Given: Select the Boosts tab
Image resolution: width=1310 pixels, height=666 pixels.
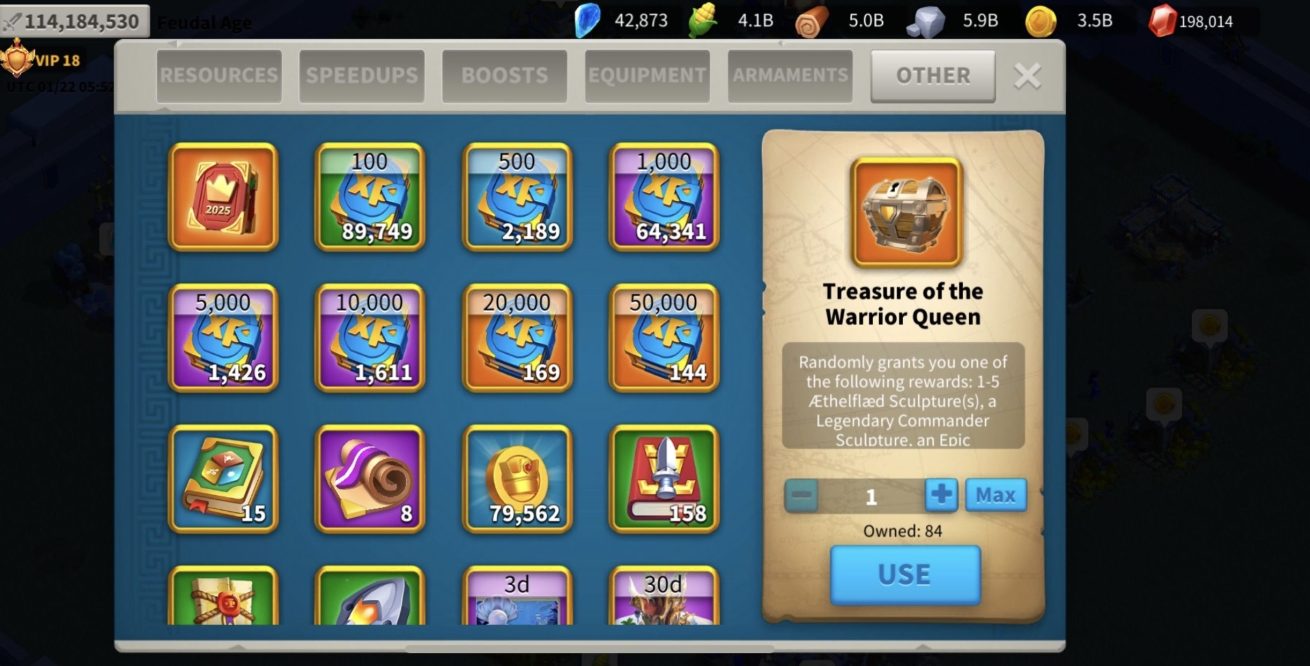Looking at the screenshot, I should click(x=504, y=76).
